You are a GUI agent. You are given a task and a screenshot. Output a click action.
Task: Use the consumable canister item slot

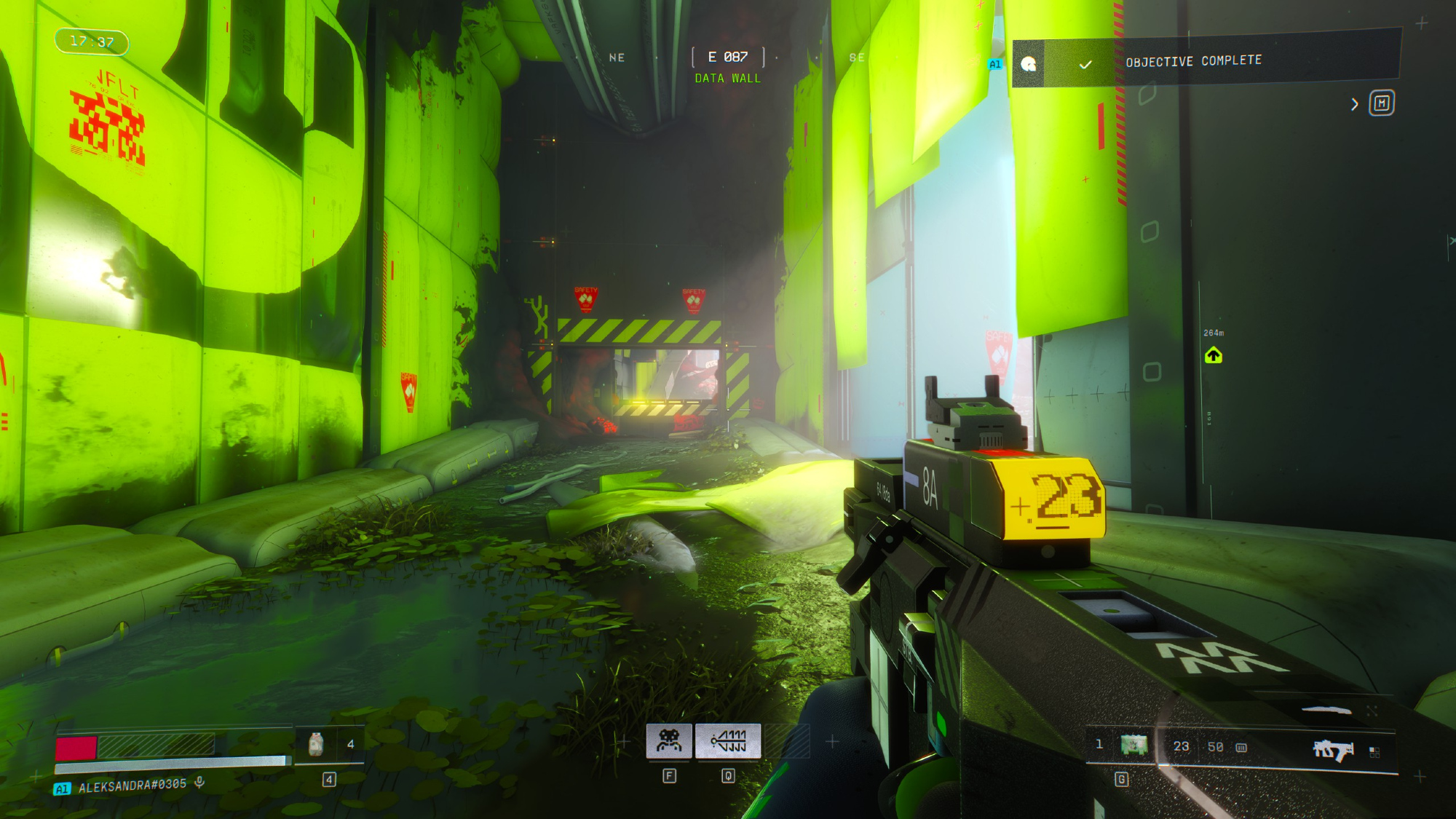tap(316, 744)
